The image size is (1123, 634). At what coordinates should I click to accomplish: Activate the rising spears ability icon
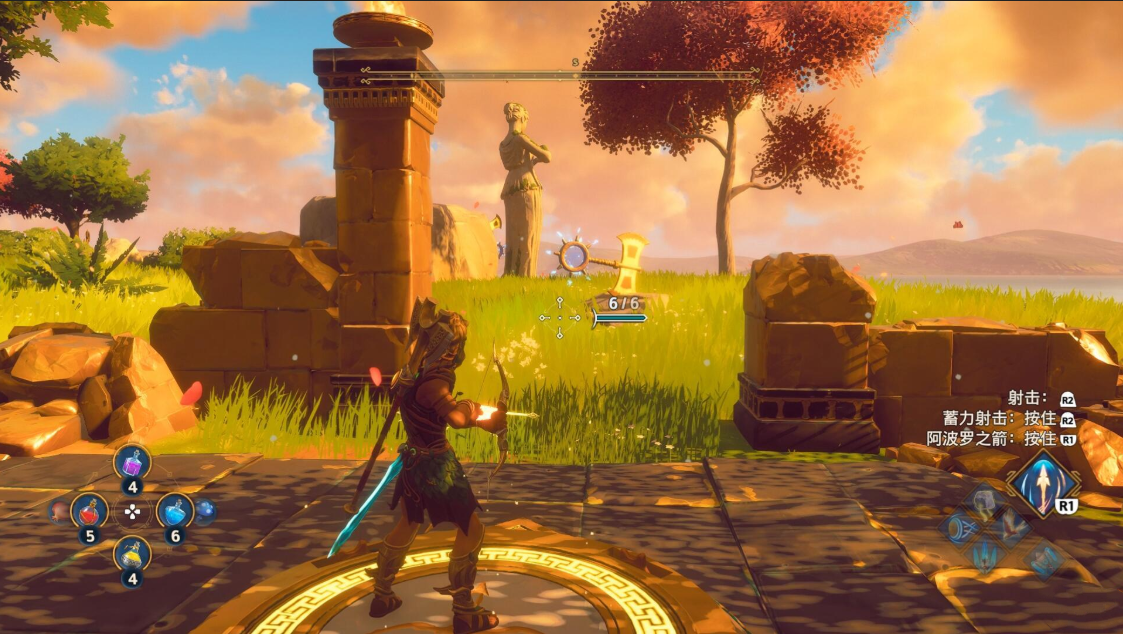click(x=985, y=554)
